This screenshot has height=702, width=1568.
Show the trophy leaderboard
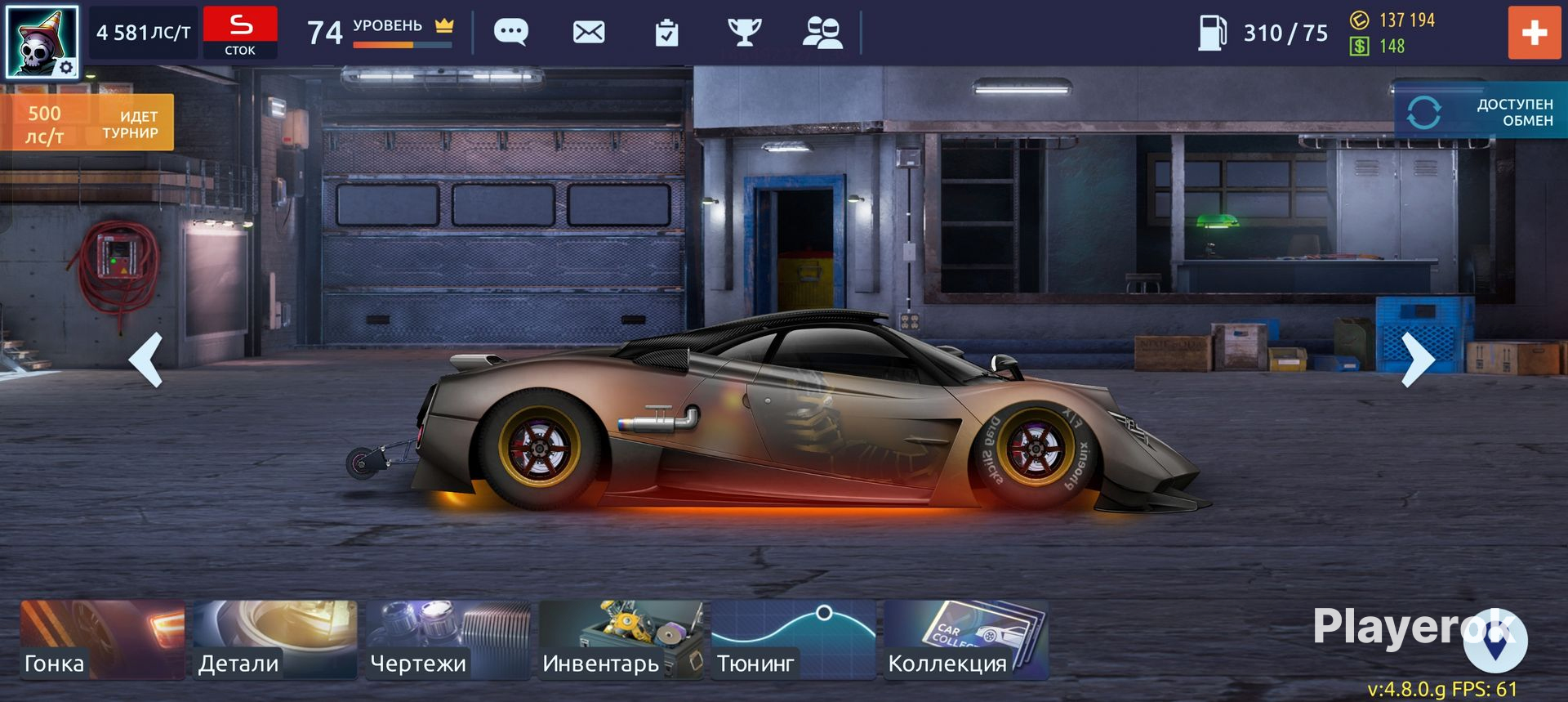tap(744, 33)
